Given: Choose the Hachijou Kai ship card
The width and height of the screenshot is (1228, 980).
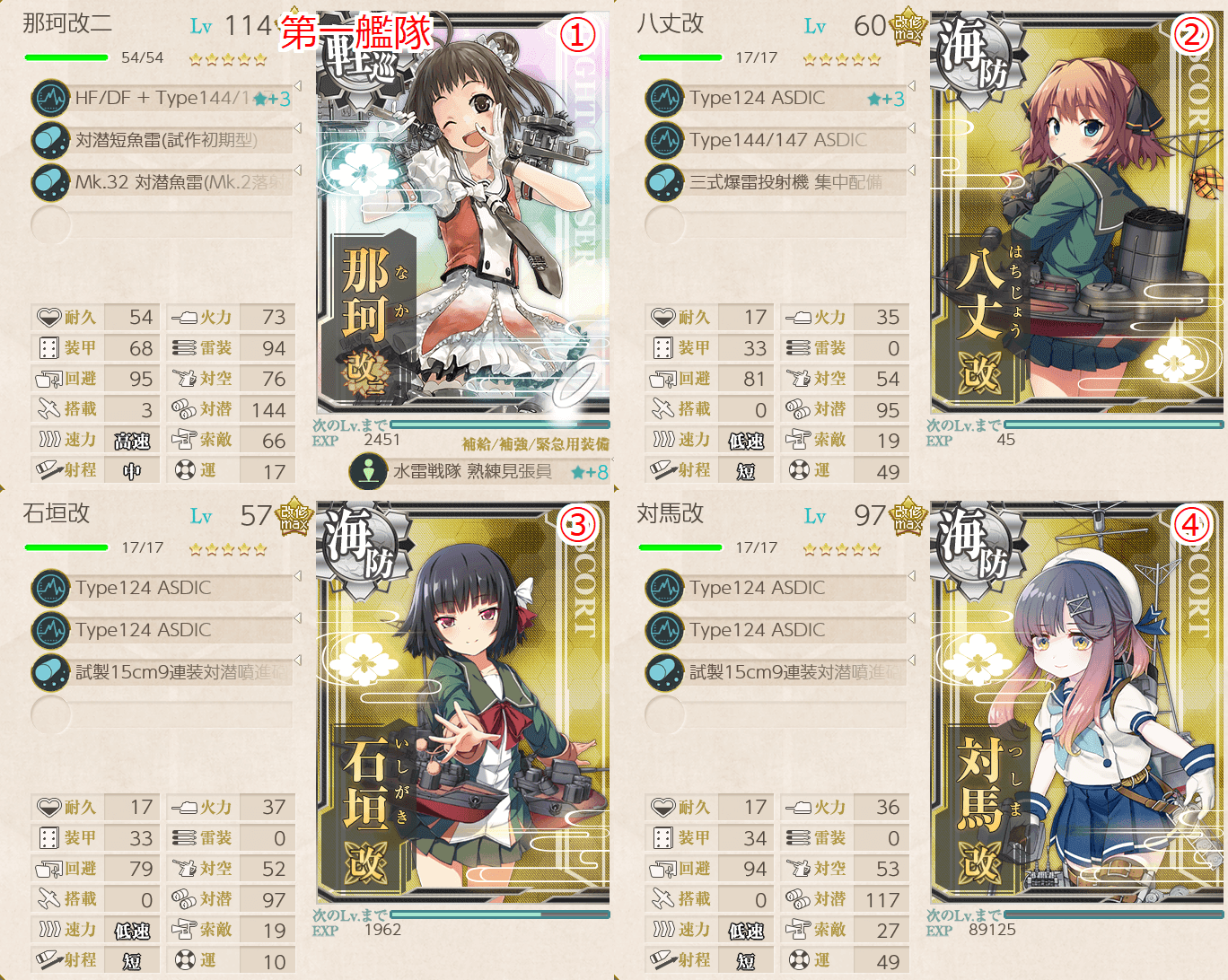Looking at the screenshot, I should coord(1077,215).
